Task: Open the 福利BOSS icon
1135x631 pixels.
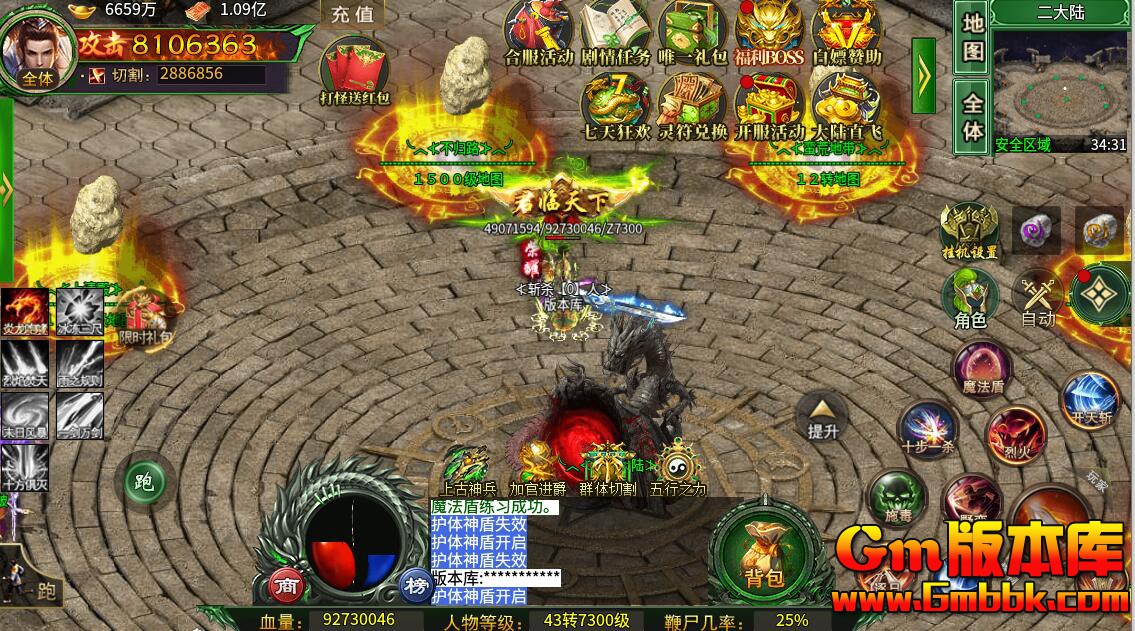Action: [769, 29]
